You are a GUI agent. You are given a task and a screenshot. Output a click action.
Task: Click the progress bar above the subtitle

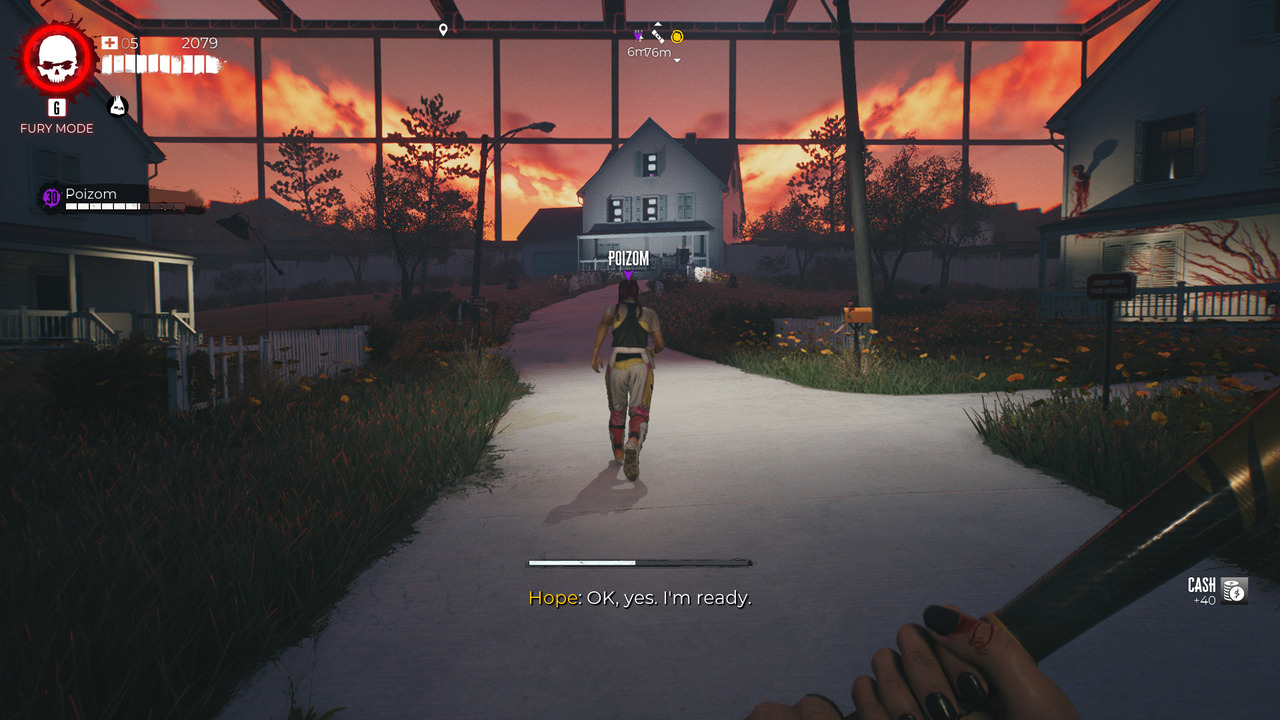tap(640, 561)
